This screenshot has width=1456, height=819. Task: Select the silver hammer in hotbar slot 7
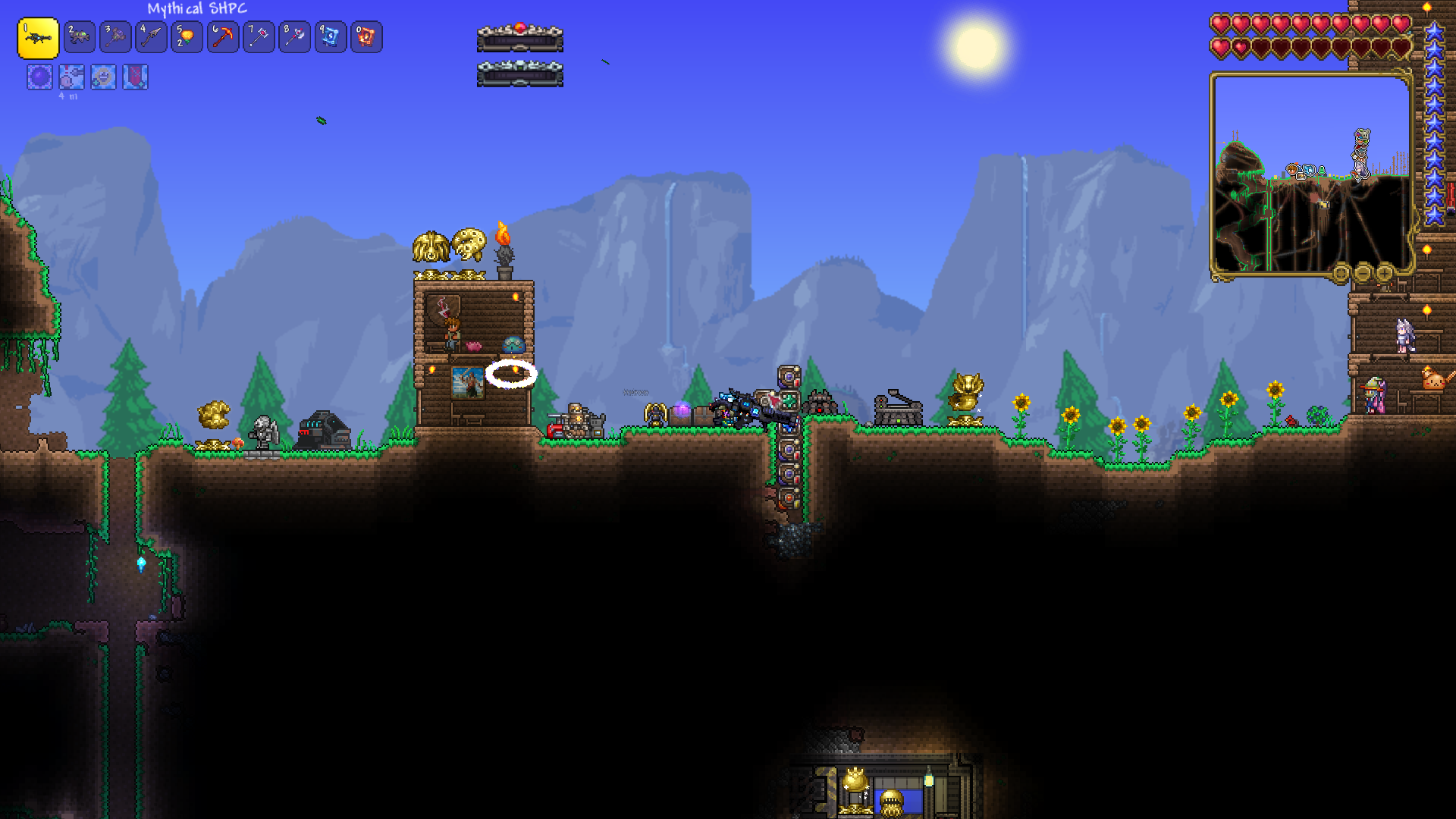pos(259,36)
